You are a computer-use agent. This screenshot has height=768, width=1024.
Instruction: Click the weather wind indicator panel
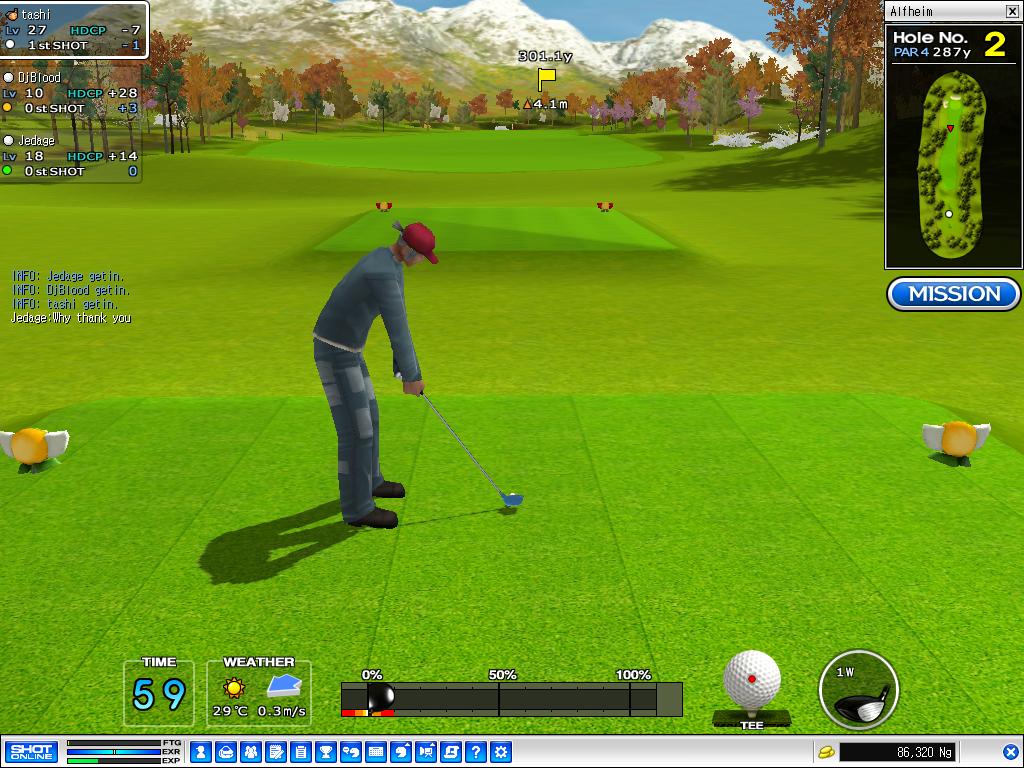click(x=259, y=693)
